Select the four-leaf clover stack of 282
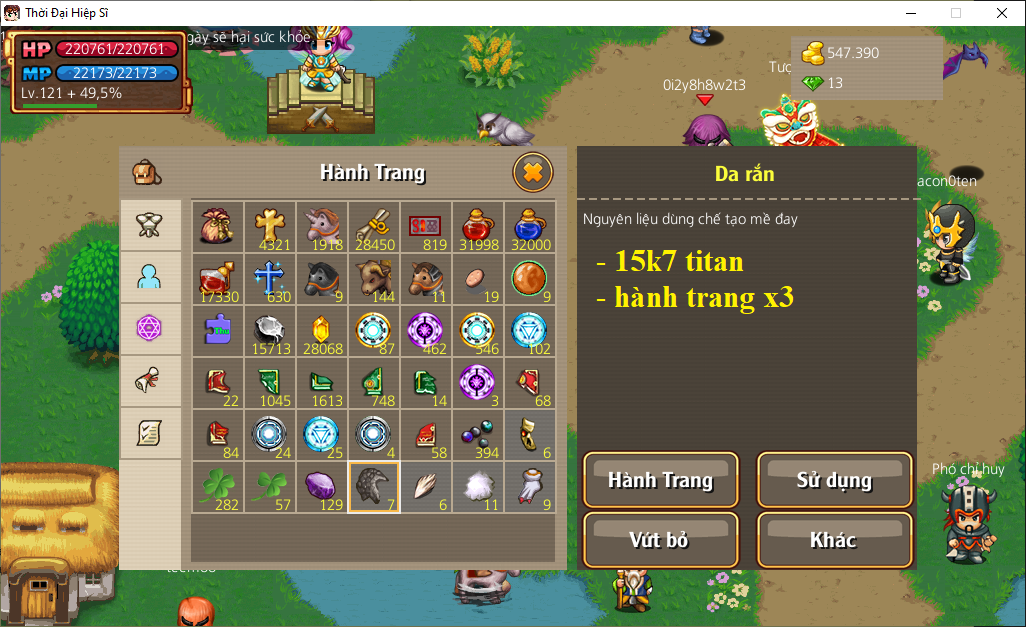The width and height of the screenshot is (1026, 627). [x=218, y=487]
